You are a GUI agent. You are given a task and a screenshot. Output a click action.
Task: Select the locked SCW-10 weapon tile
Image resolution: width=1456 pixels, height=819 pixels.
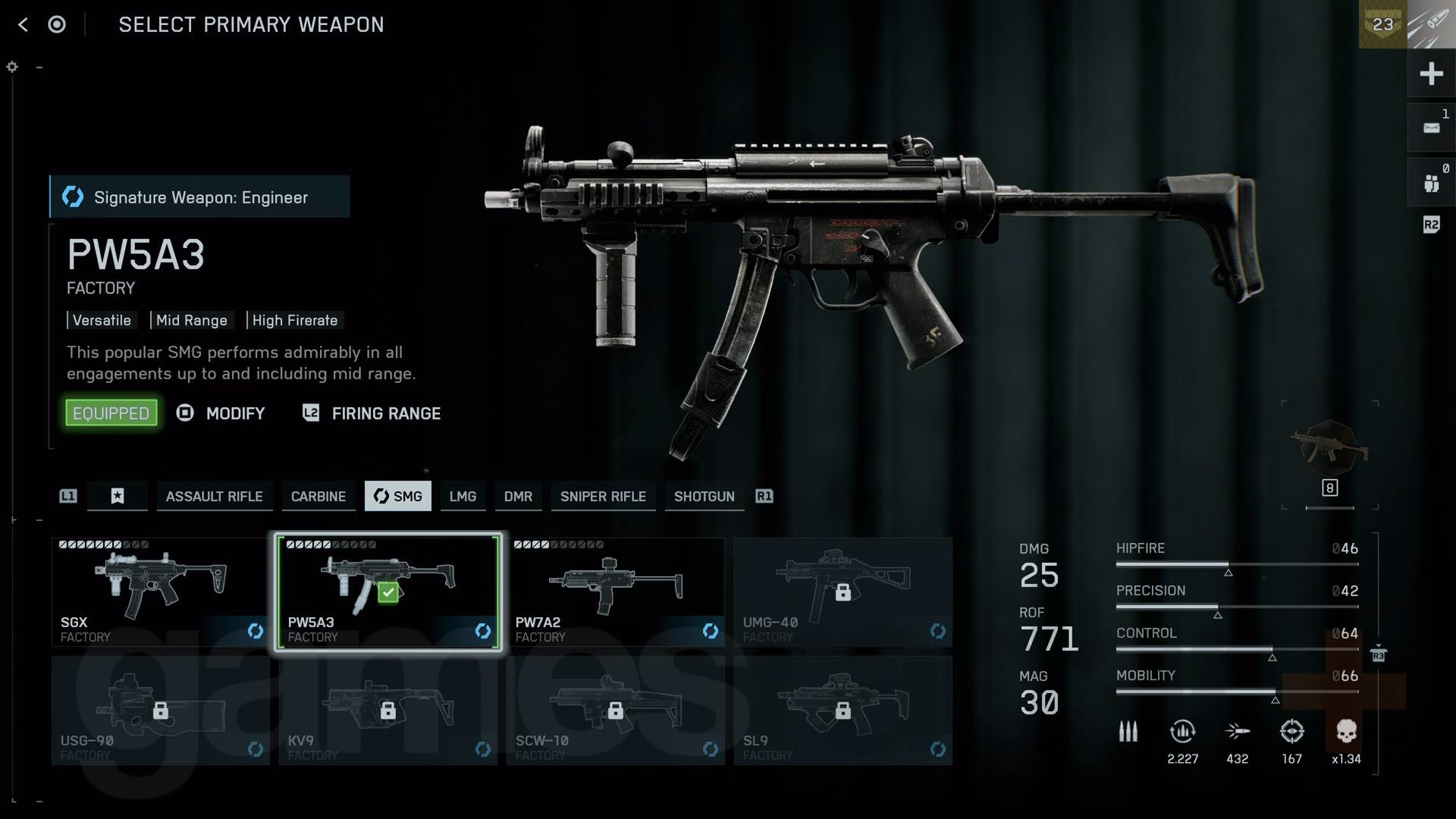coord(615,711)
